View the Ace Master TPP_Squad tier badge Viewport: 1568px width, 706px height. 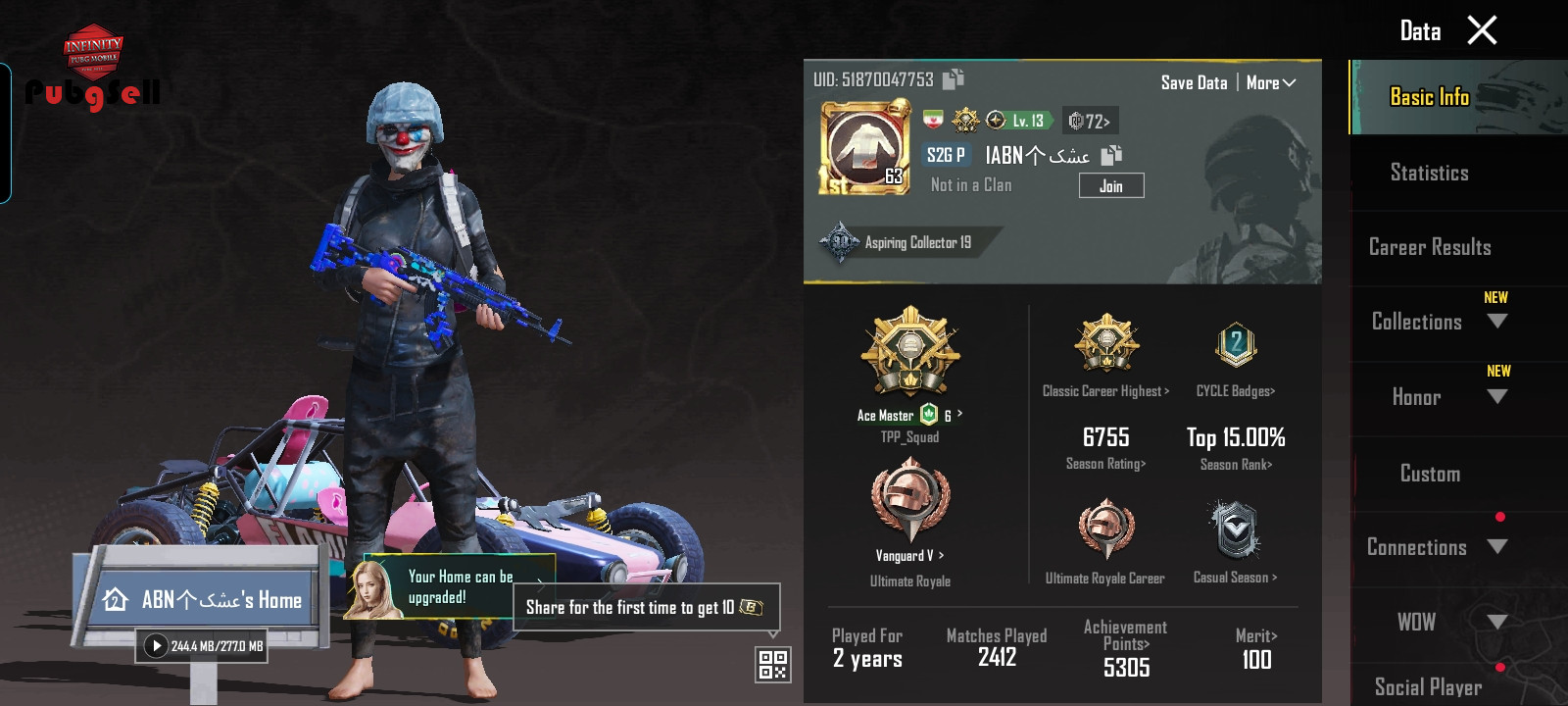click(909, 353)
